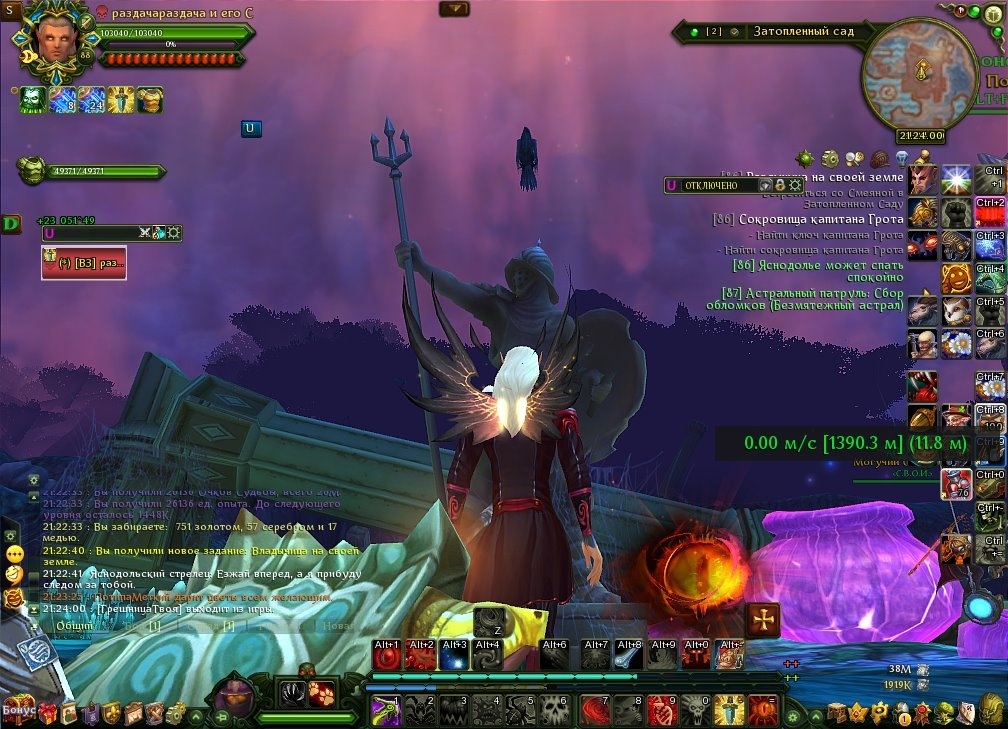Viewport: 1008px width, 729px height.
Task: Use the Alt+3 blue starburst skill
Action: pyautogui.click(x=455, y=656)
